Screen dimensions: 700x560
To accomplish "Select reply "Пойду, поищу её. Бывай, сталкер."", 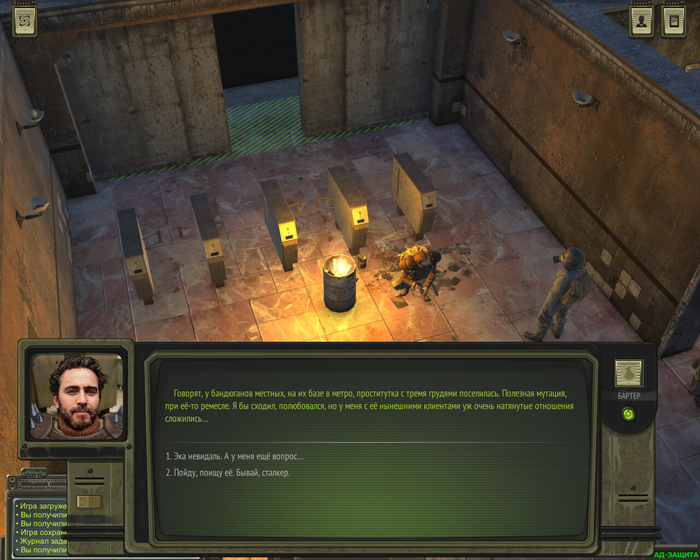I will (228, 473).
